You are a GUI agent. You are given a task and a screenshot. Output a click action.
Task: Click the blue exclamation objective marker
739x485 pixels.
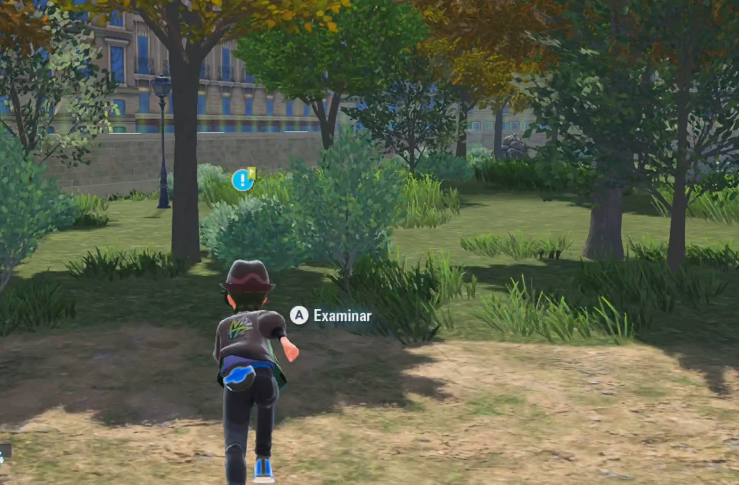[242, 180]
